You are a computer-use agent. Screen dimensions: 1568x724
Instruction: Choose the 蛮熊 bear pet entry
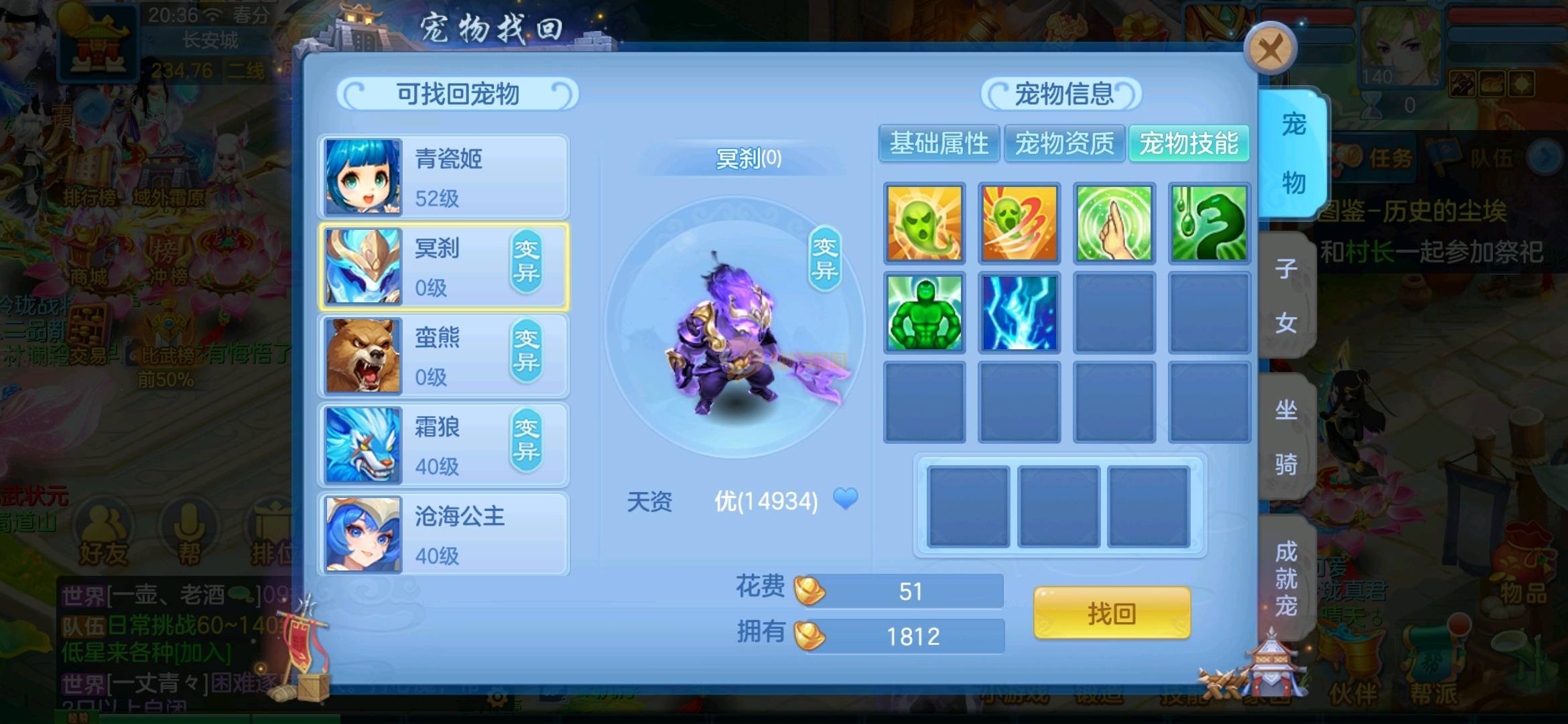coord(444,356)
